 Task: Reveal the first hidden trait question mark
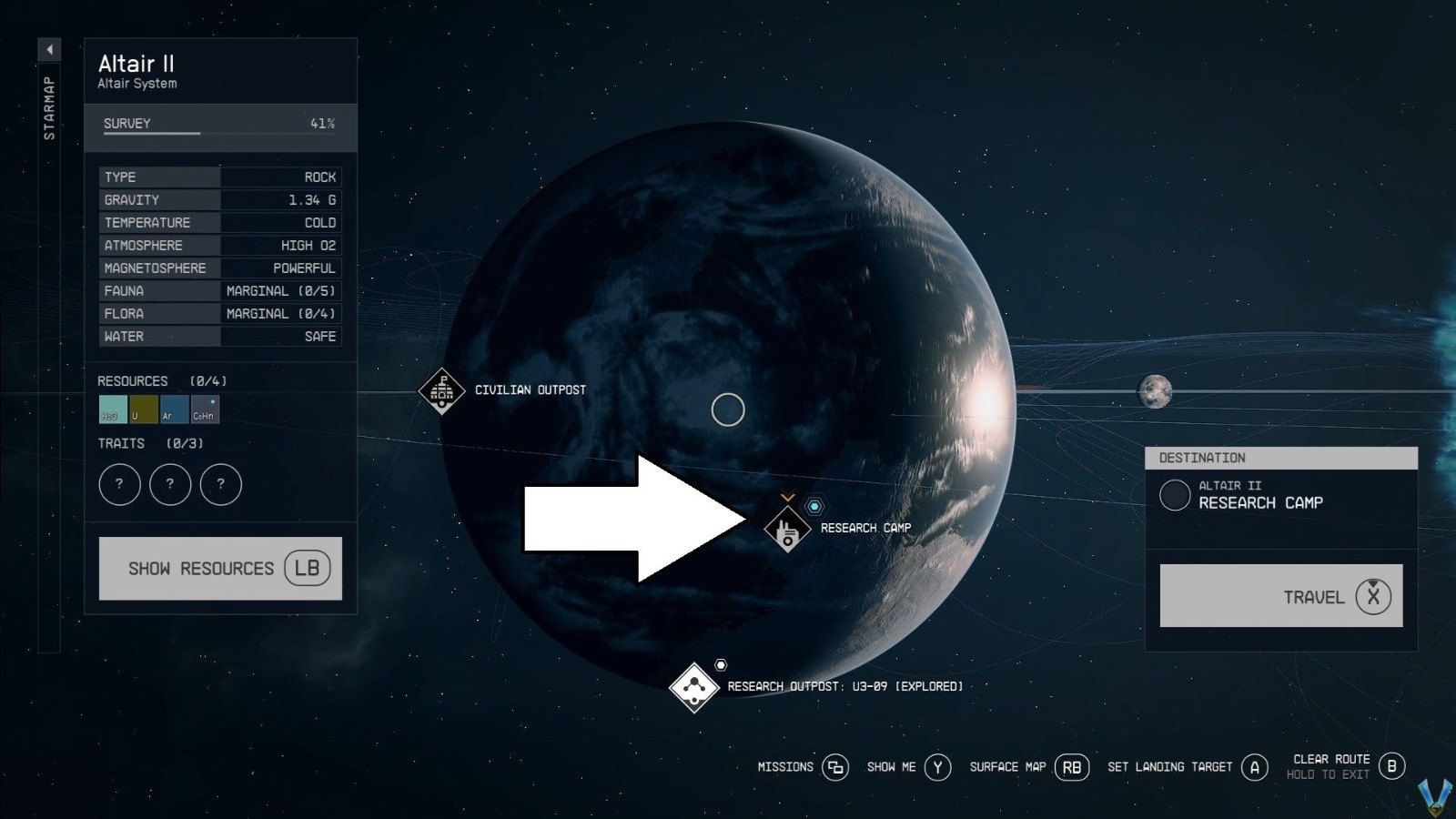[x=119, y=484]
